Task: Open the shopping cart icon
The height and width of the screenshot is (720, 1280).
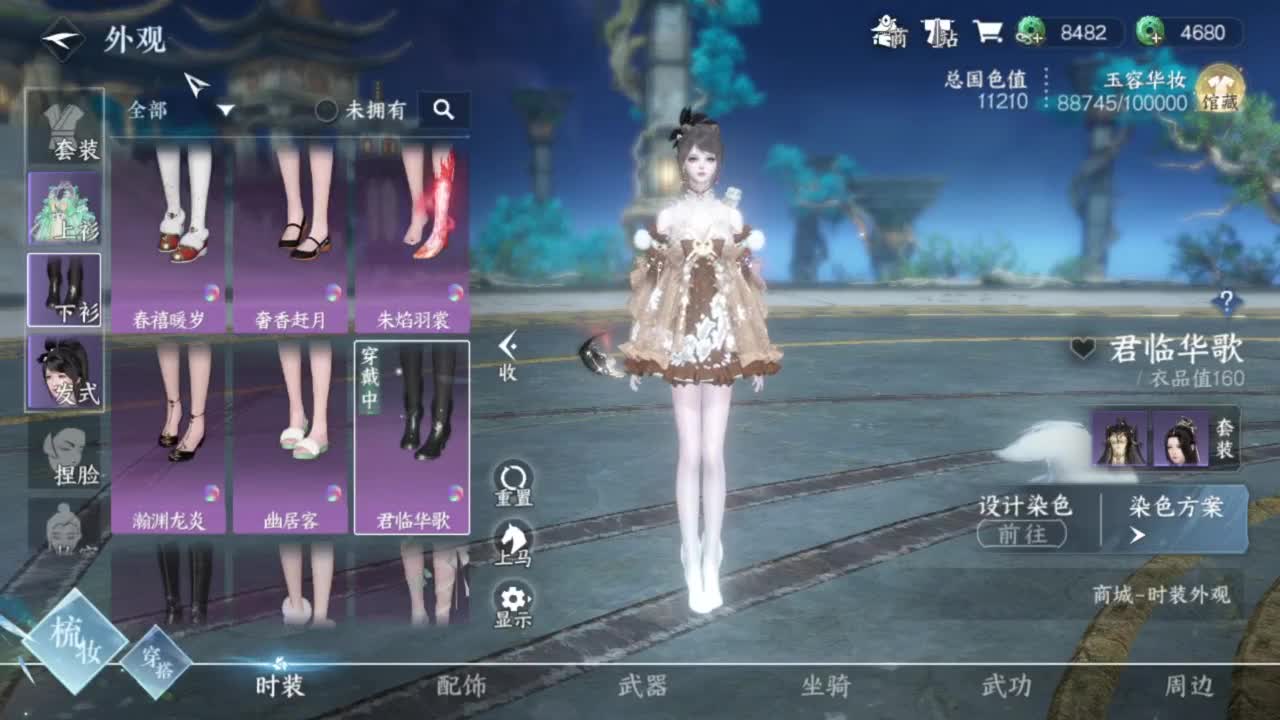Action: pyautogui.click(x=989, y=31)
